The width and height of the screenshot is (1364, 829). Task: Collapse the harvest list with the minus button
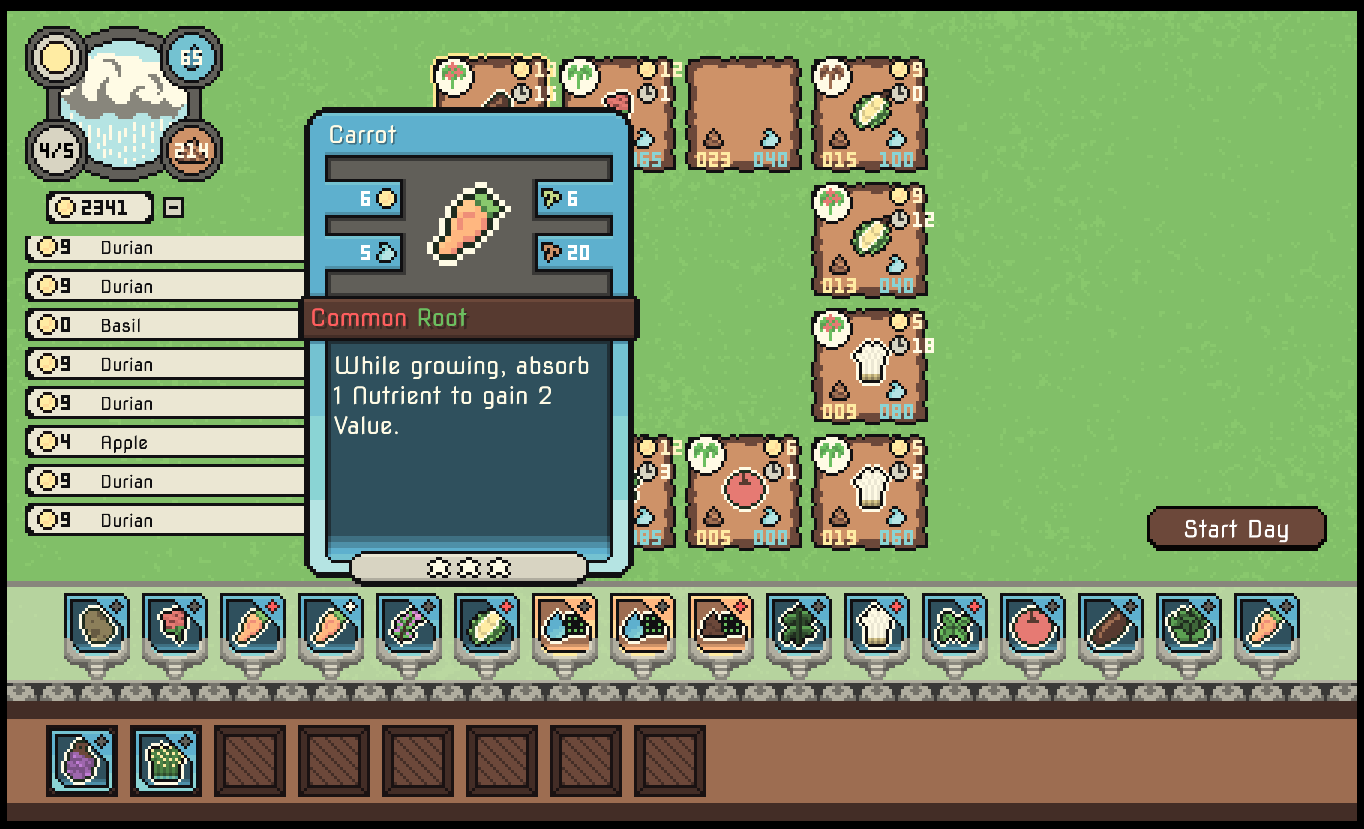[x=173, y=208]
